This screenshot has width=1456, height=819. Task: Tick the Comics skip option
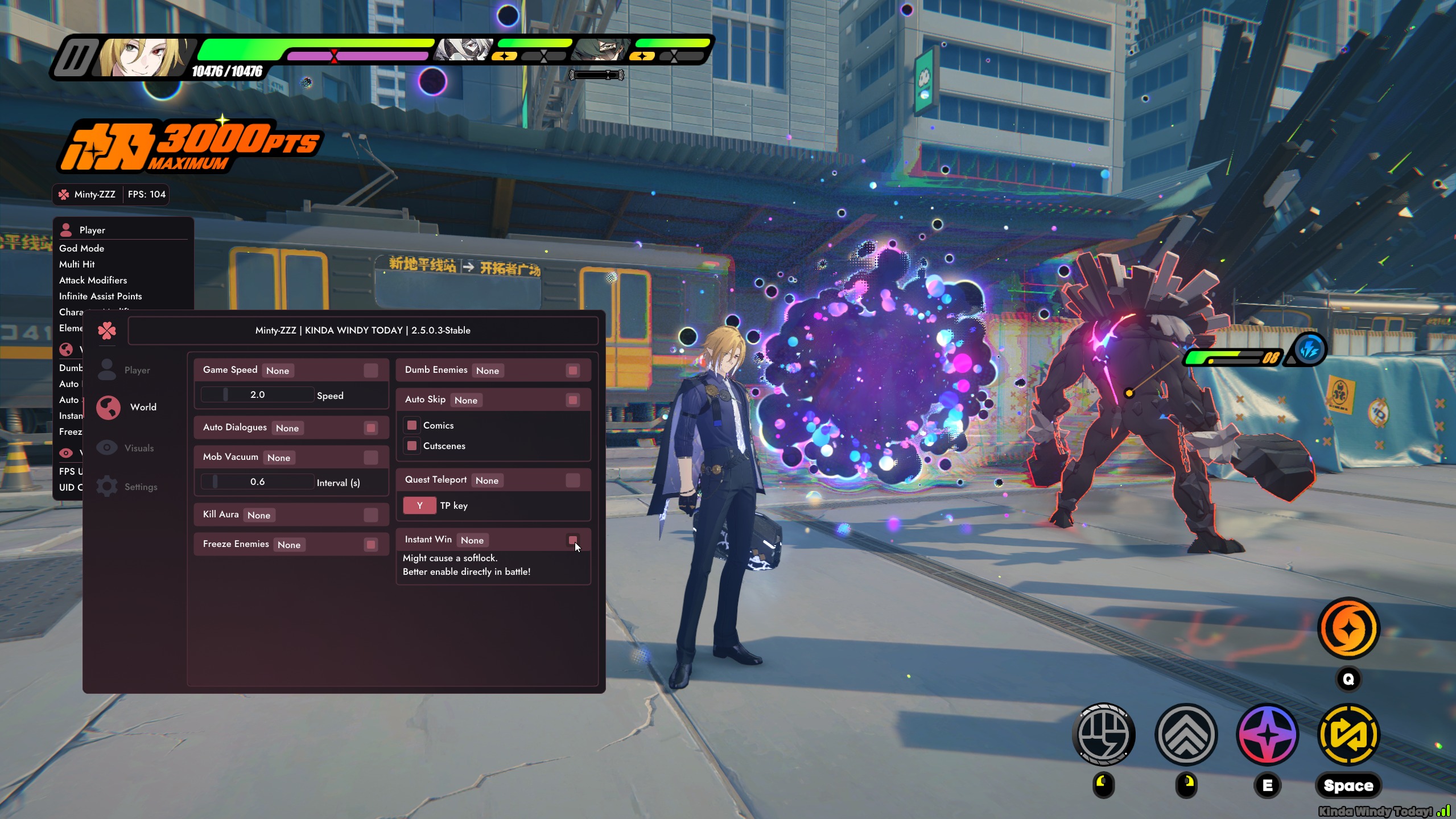click(x=412, y=425)
